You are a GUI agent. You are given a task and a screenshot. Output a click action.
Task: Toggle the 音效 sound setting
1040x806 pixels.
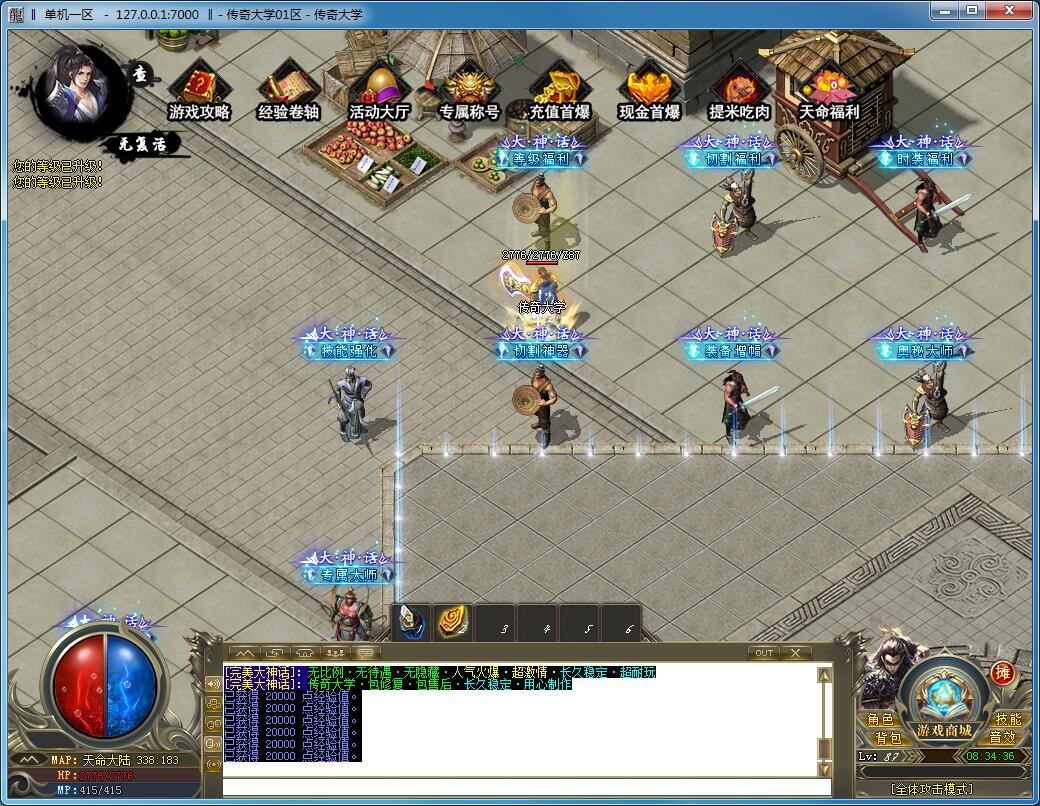pyautogui.click(x=1002, y=738)
